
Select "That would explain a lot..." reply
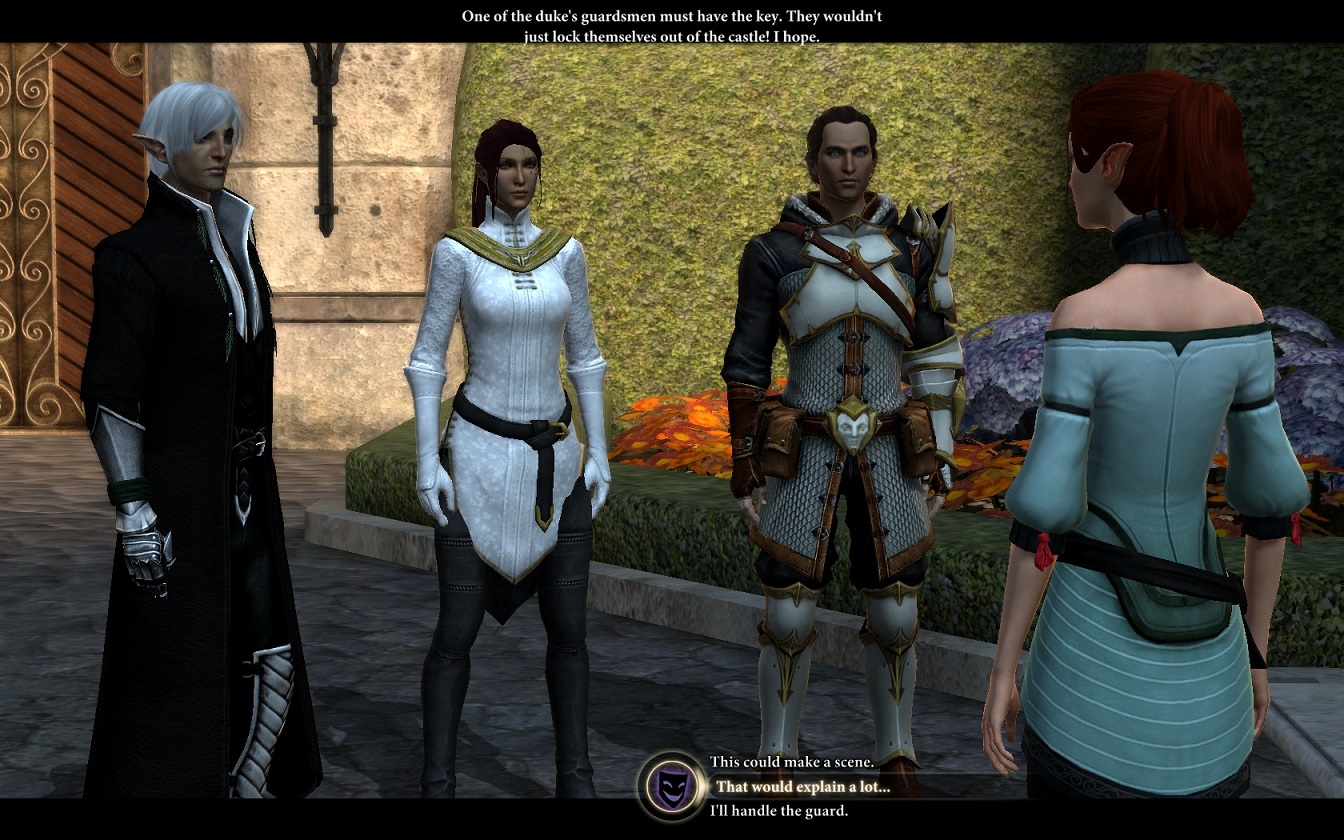(x=802, y=787)
